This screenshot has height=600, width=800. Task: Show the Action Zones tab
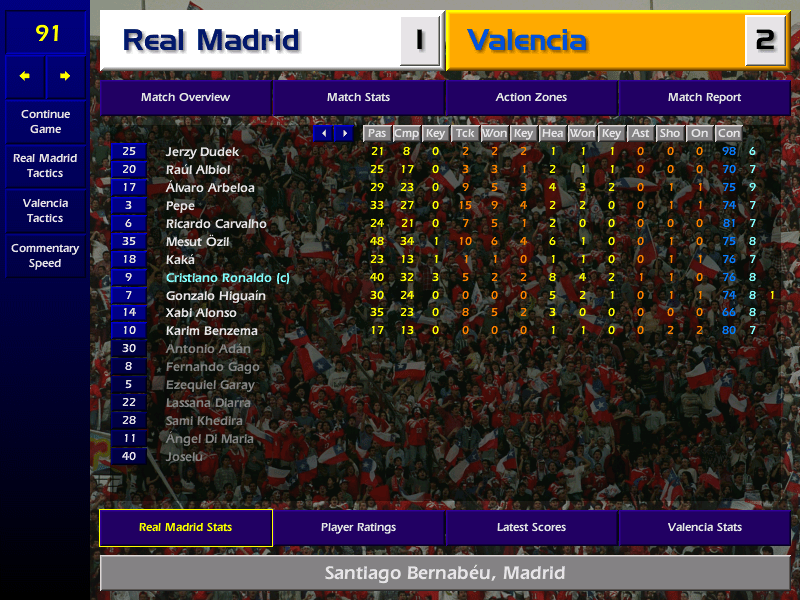tap(531, 98)
